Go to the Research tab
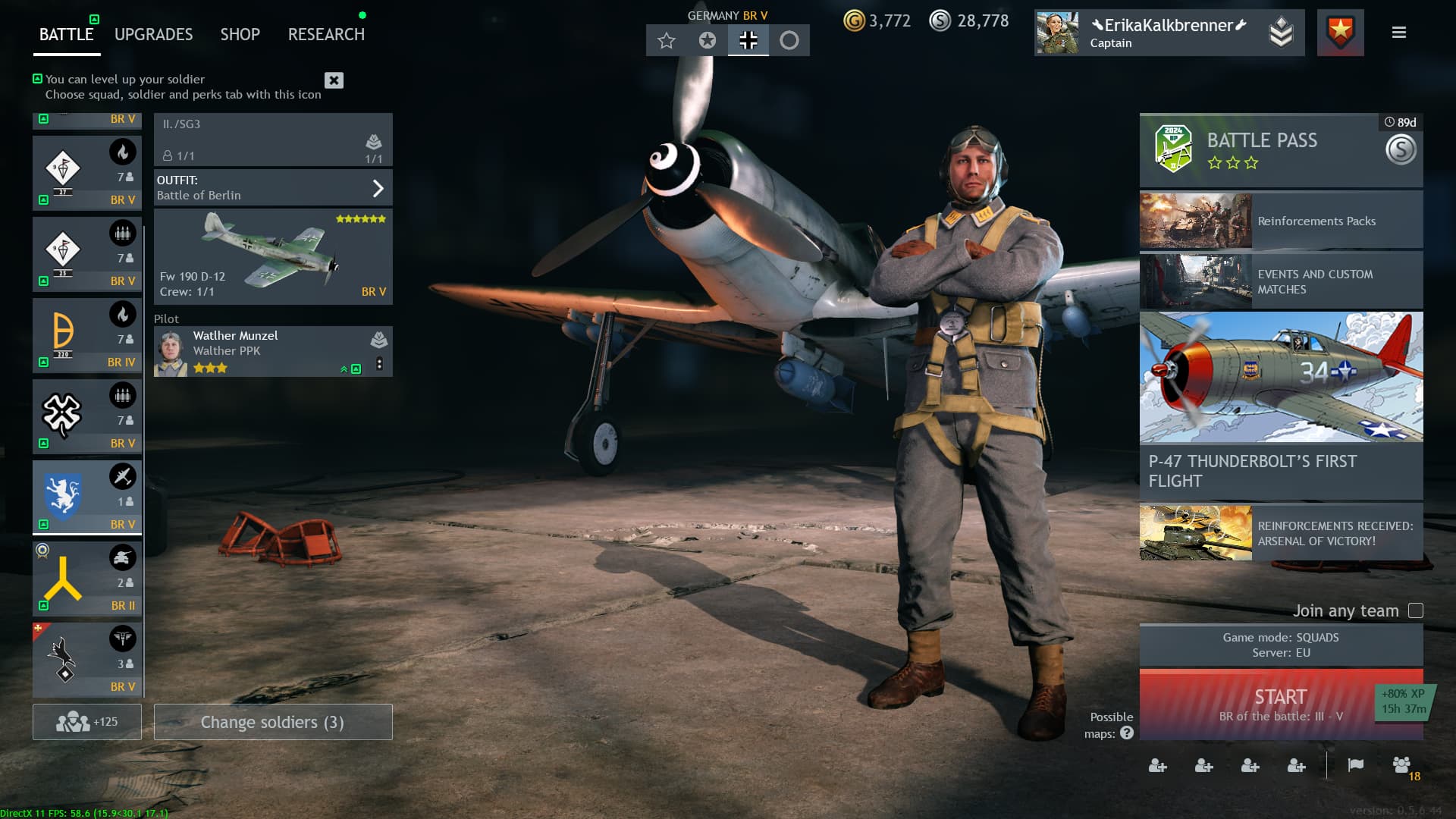Screen dimensions: 1456x819 point(326,34)
